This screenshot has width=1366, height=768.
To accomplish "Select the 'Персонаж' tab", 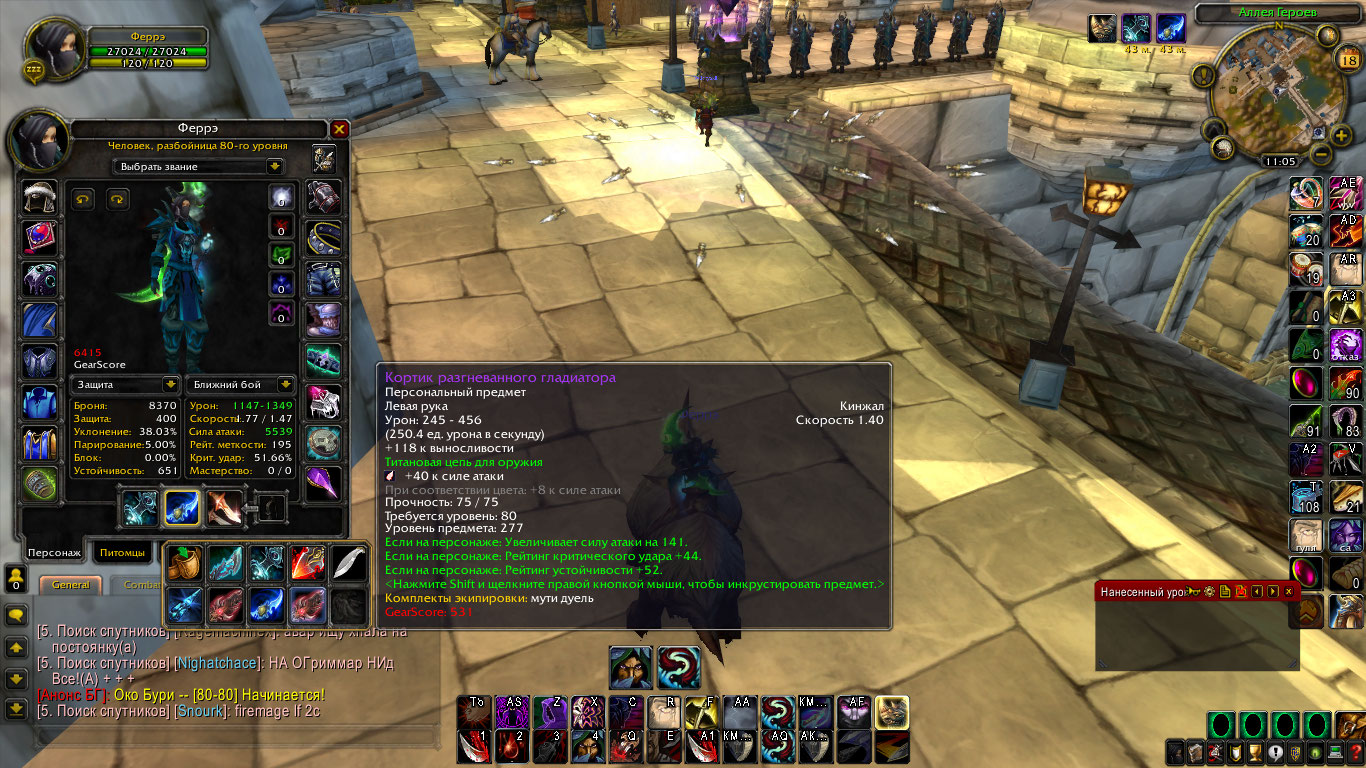I will [54, 552].
